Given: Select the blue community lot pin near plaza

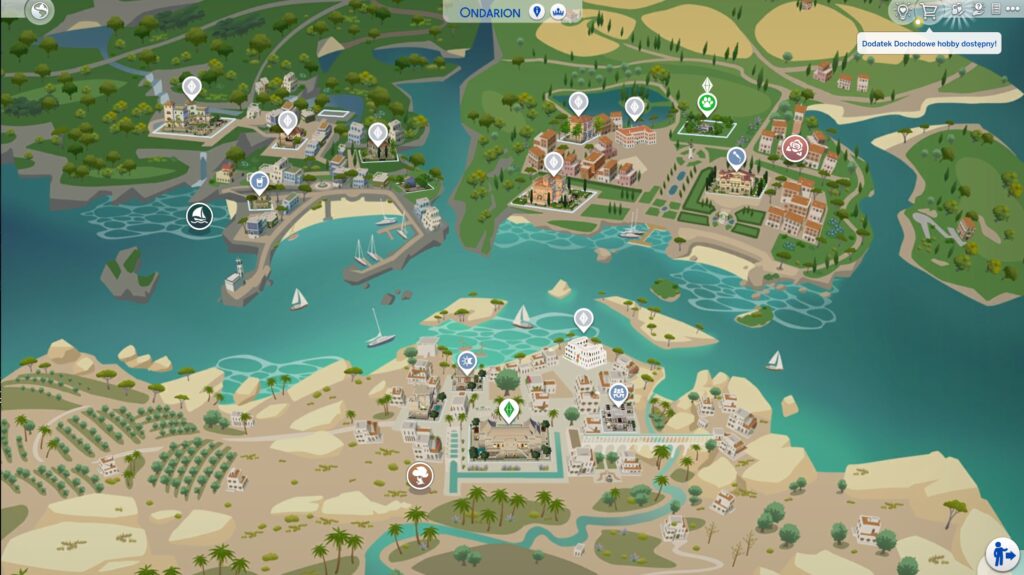Looking at the screenshot, I should [619, 392].
